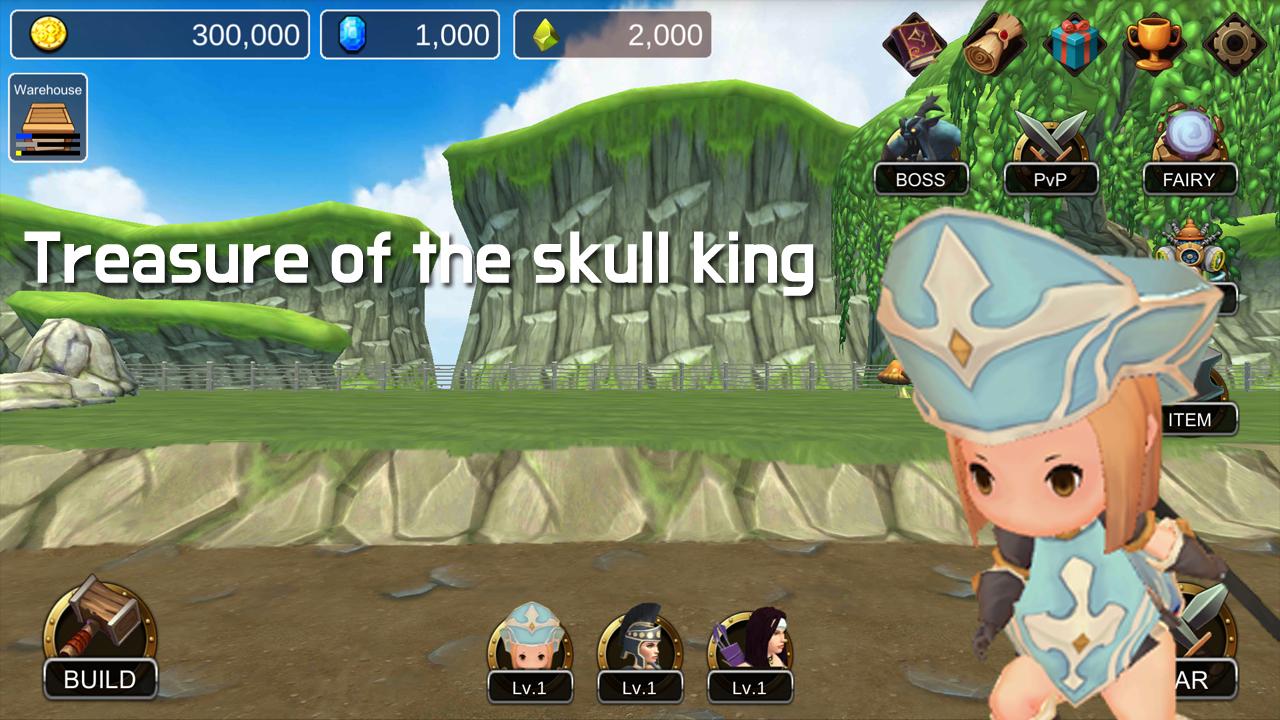Viewport: 1280px width, 720px height.
Task: Click the 2,000 yellow gem counter
Action: [x=613, y=33]
